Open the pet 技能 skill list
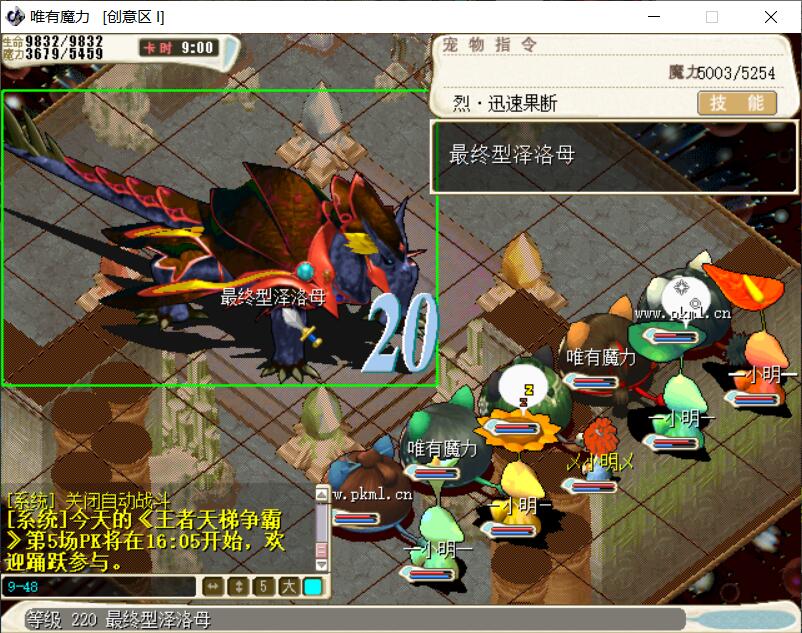The image size is (802, 633). click(737, 103)
